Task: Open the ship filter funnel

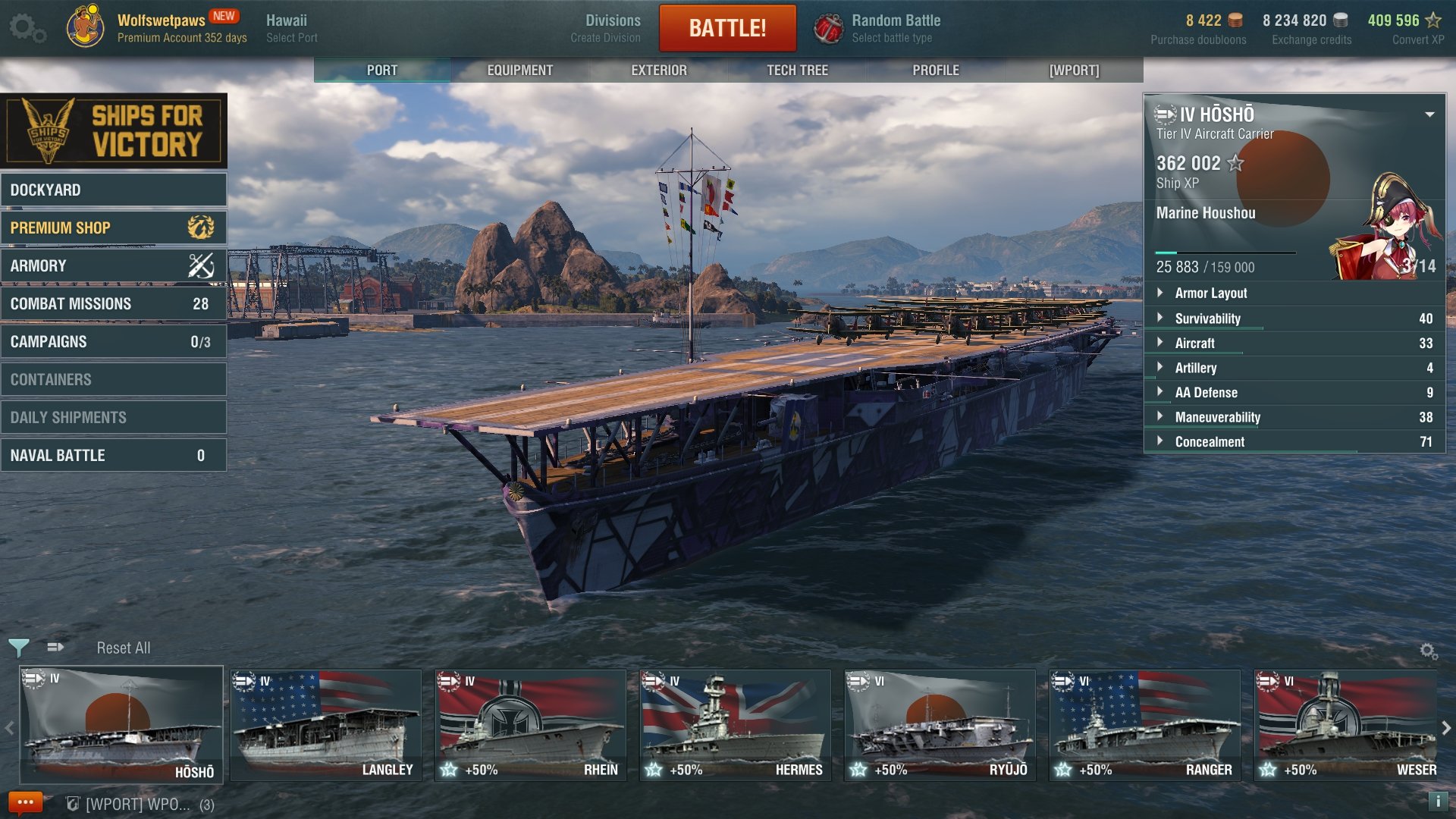Action: point(19,648)
